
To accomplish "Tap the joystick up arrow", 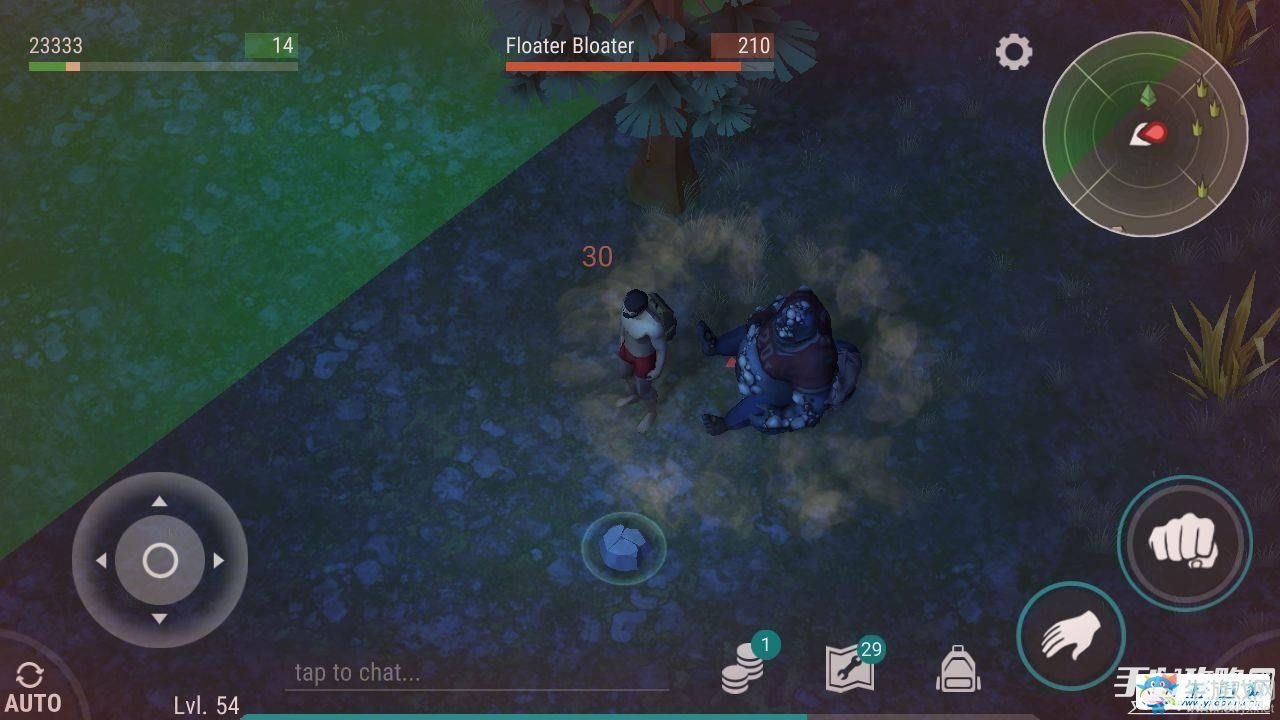I will [159, 502].
